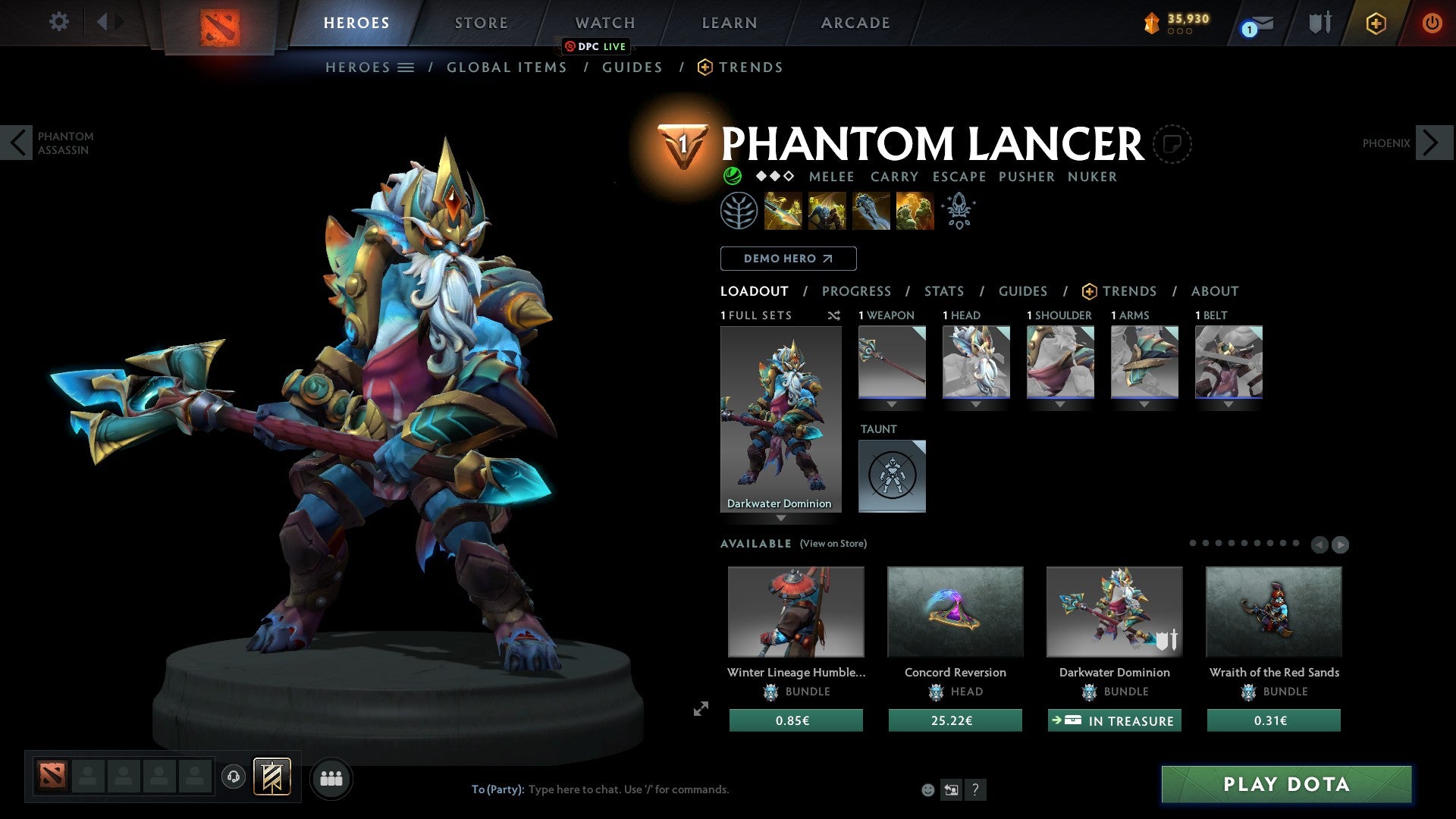Toggle the shuffle loadout icon

point(834,316)
